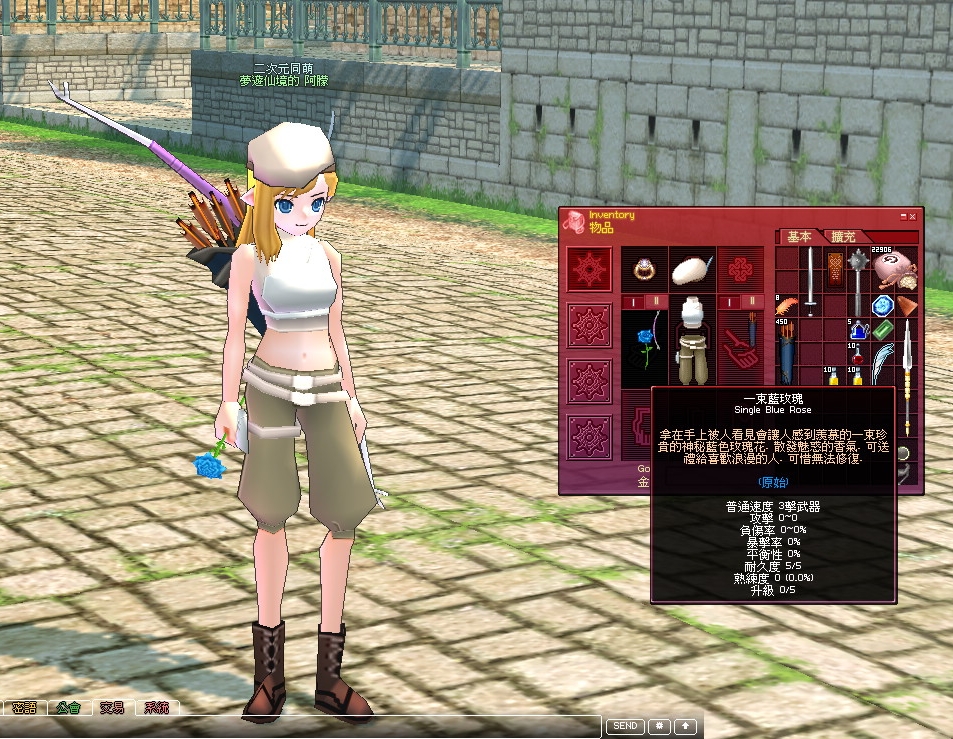Select the green gem item
The width and height of the screenshot is (953, 739).
[x=881, y=329]
